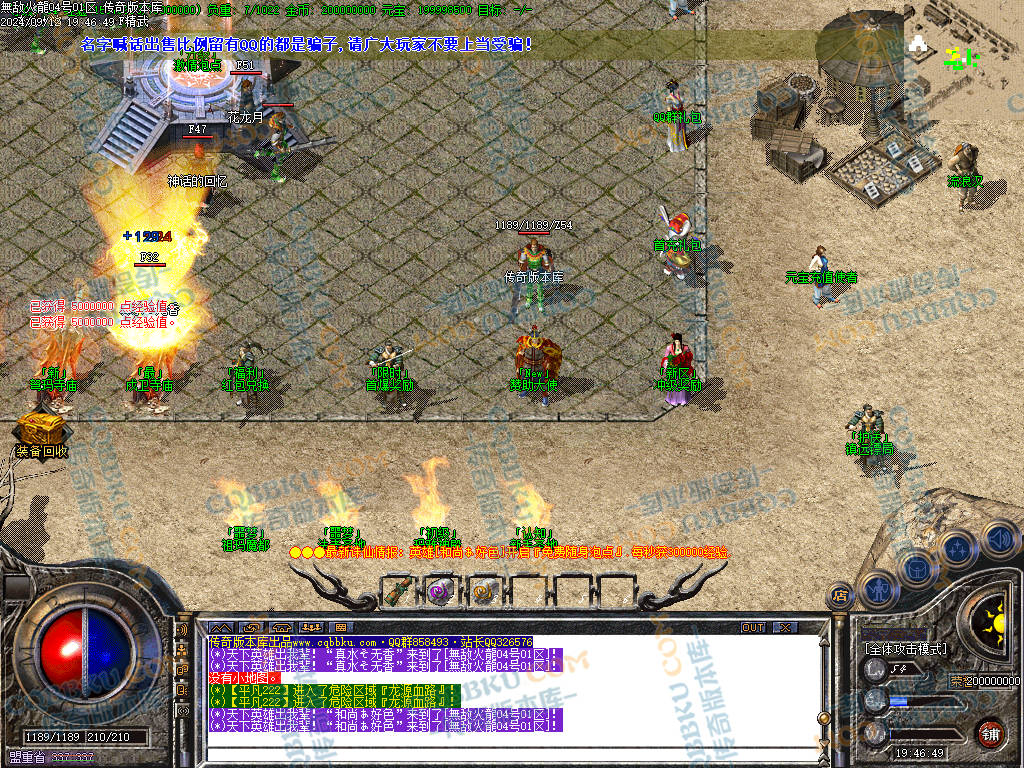Click the three-figures group chat toolbar button
The image size is (1024, 768).
point(310,627)
